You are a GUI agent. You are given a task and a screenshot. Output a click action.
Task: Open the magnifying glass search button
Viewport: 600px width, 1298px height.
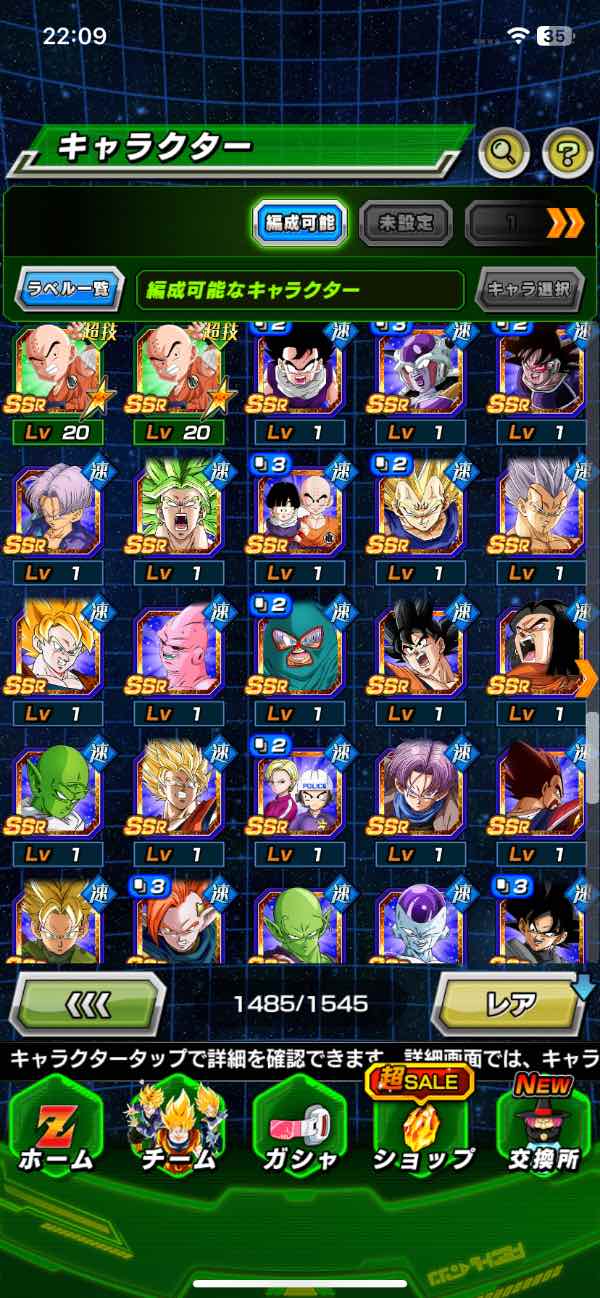[x=504, y=153]
